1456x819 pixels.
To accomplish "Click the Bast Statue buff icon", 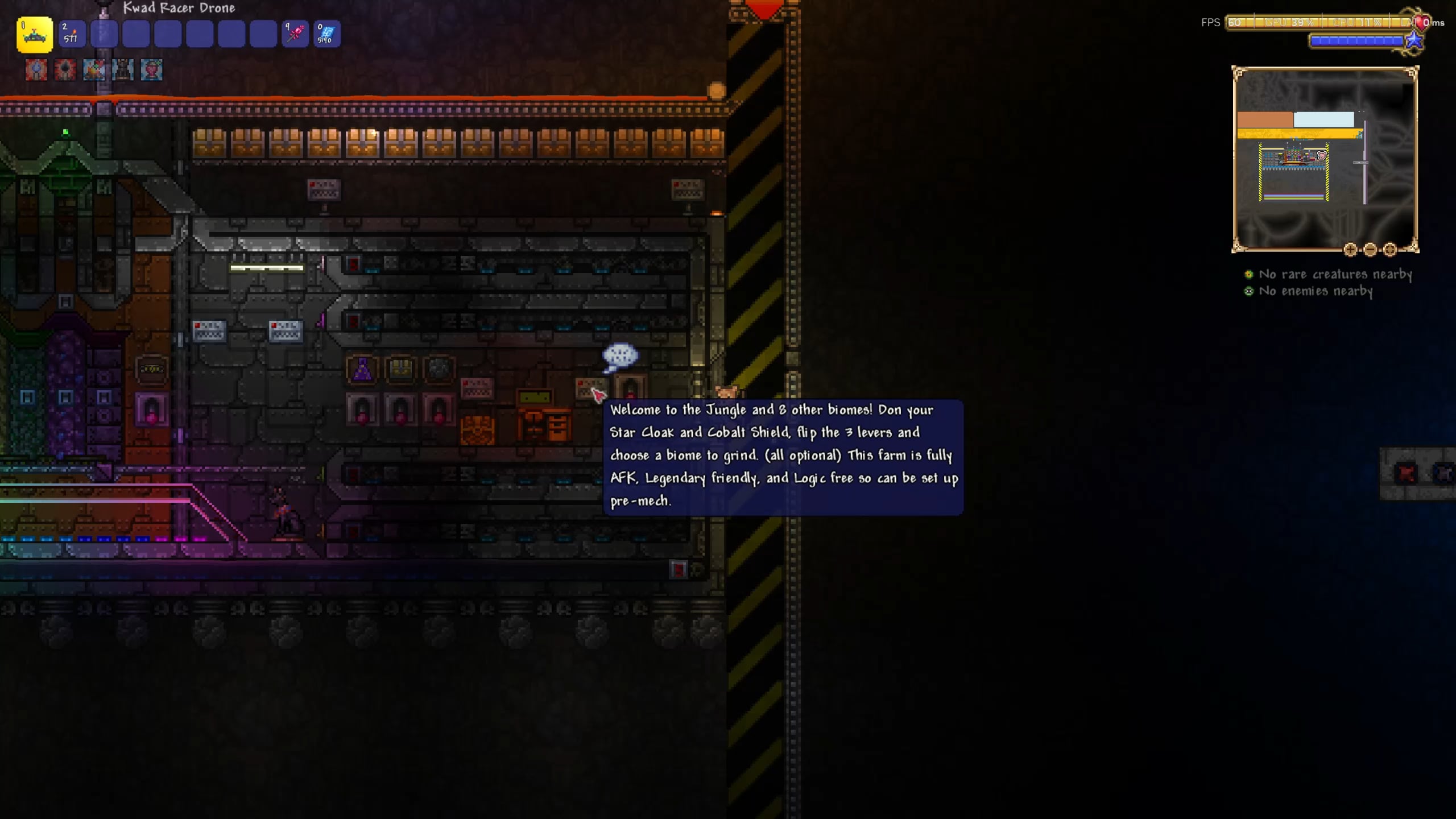I will [x=122, y=70].
